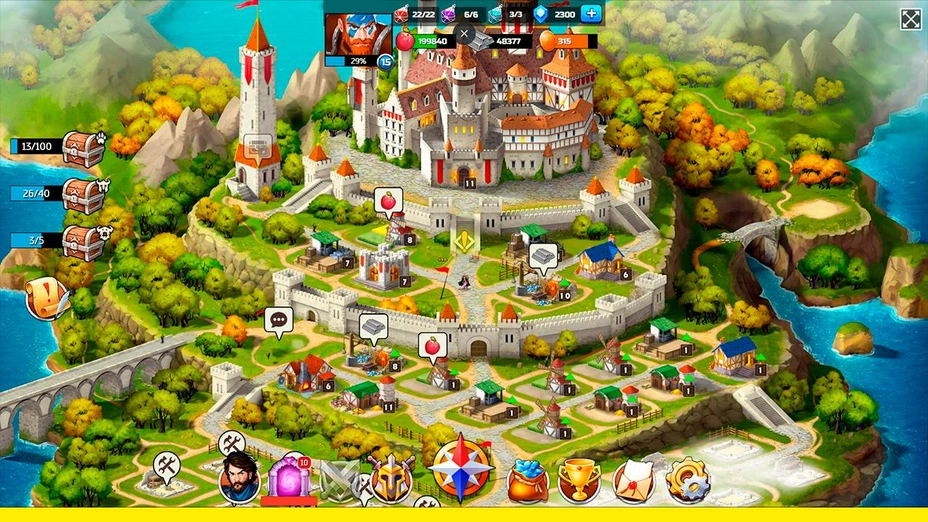Open the gold trophy leaderboard
Screen dimensions: 928x522
[578, 480]
